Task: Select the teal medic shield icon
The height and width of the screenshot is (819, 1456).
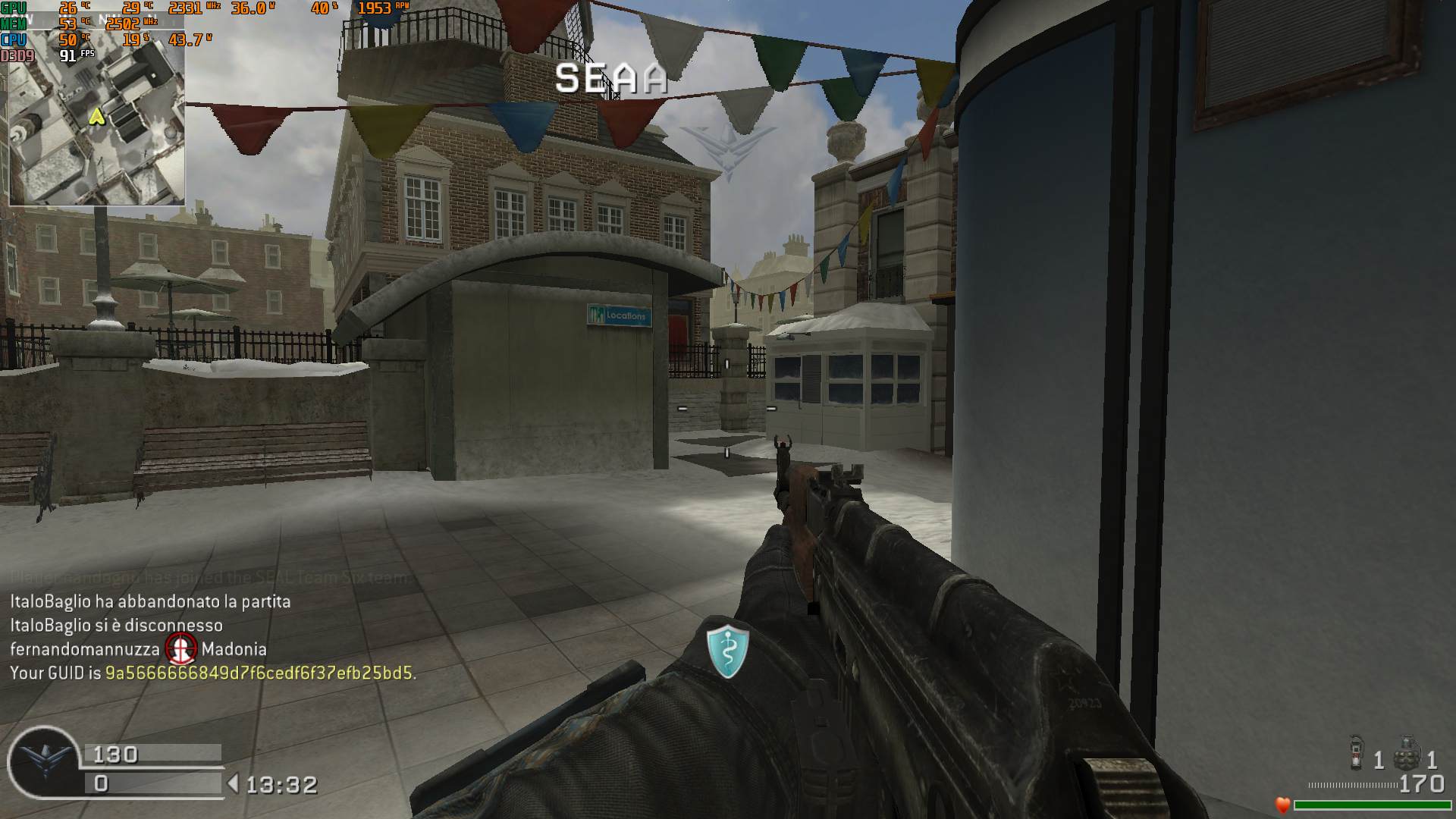Action: click(728, 650)
